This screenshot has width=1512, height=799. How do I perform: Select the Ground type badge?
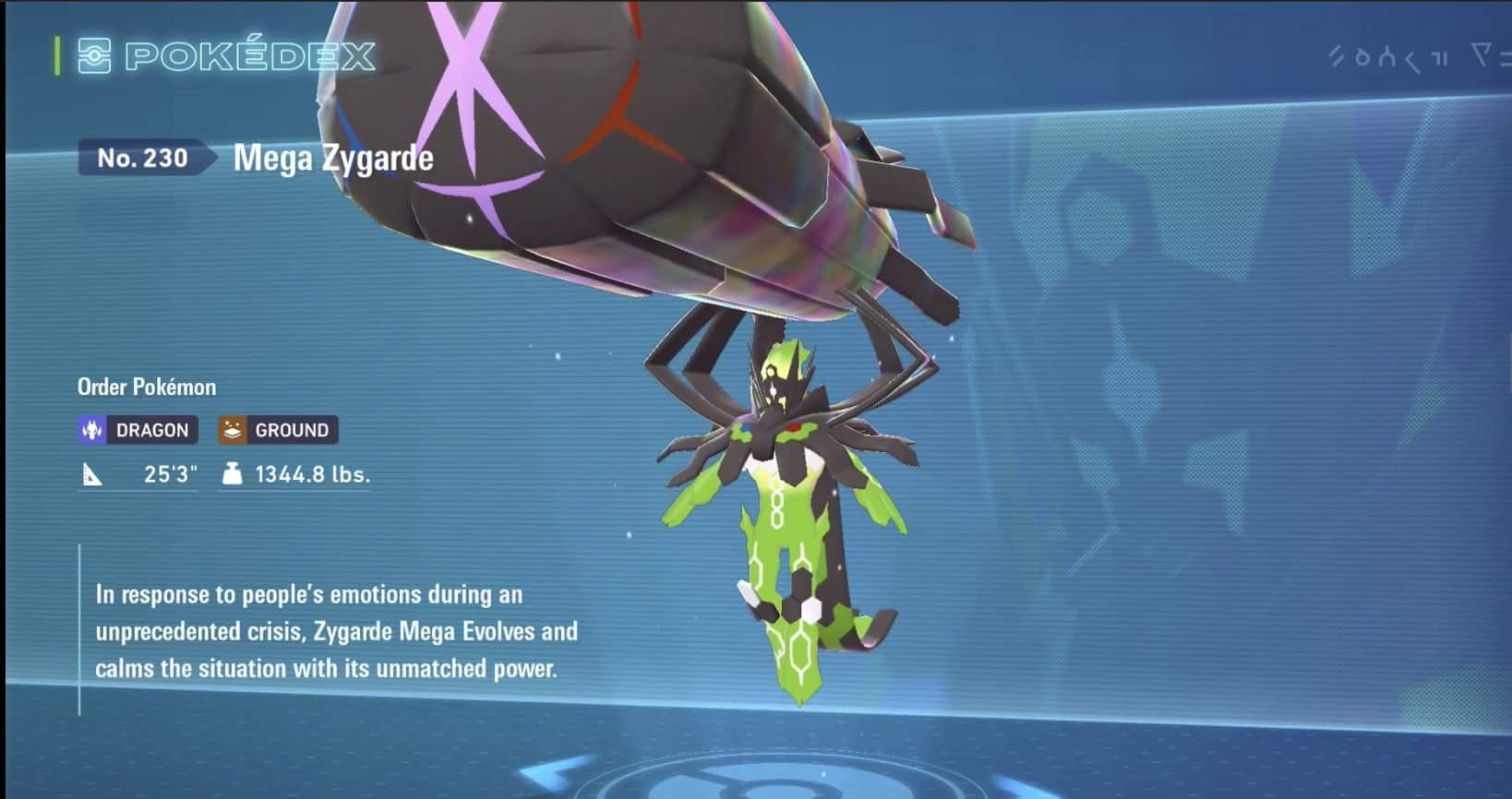coord(278,430)
